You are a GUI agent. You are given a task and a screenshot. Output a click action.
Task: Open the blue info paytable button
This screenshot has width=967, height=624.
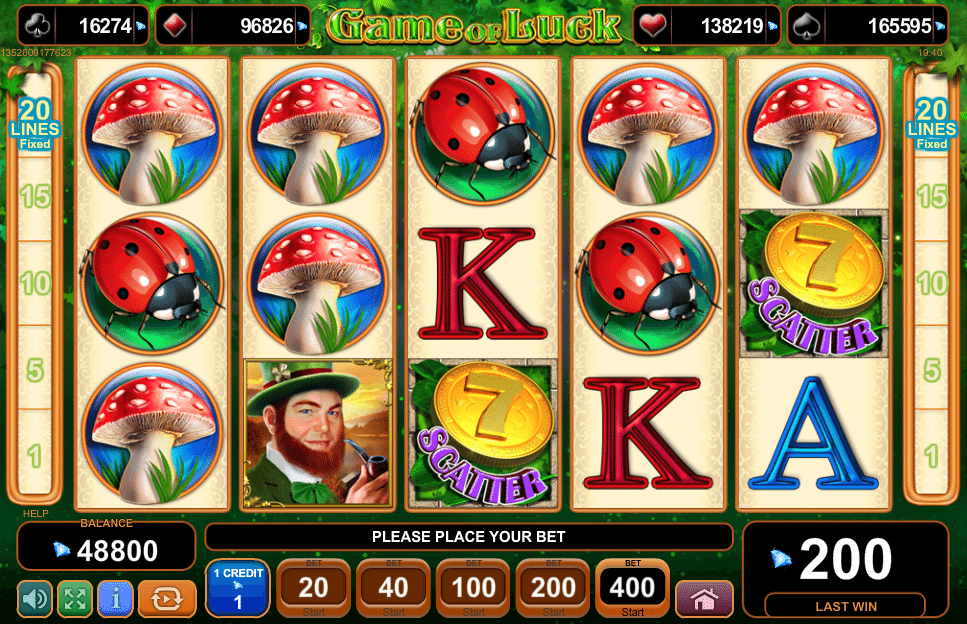[115, 599]
